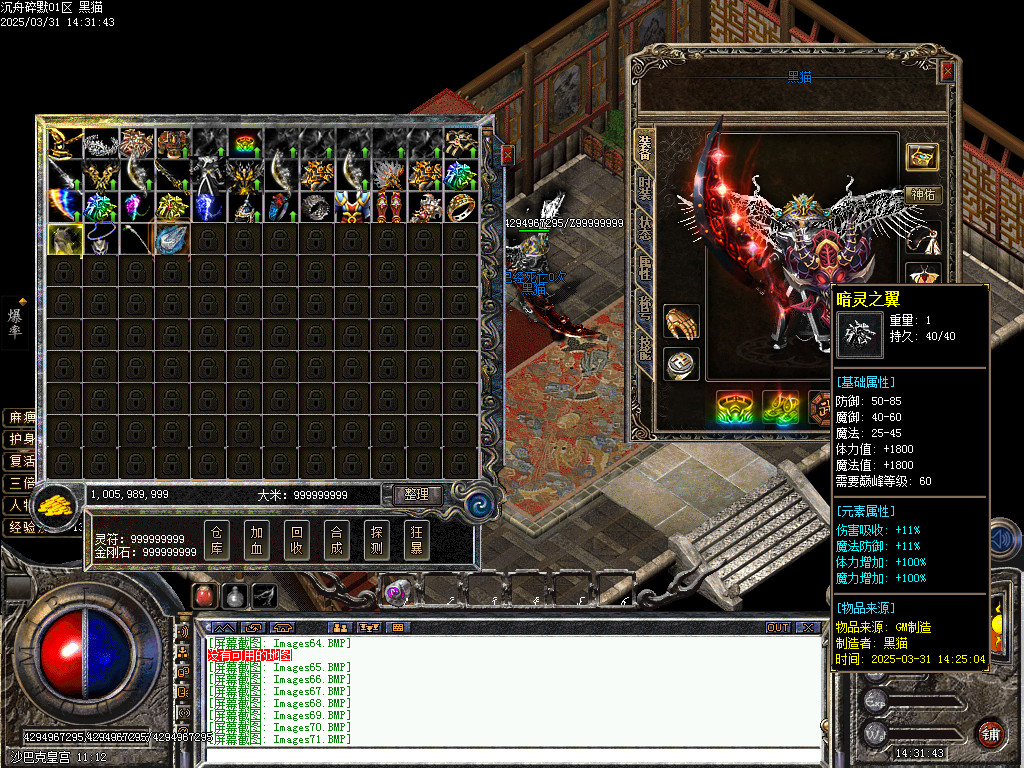Choose the 合成 synthesis button

coord(337,540)
